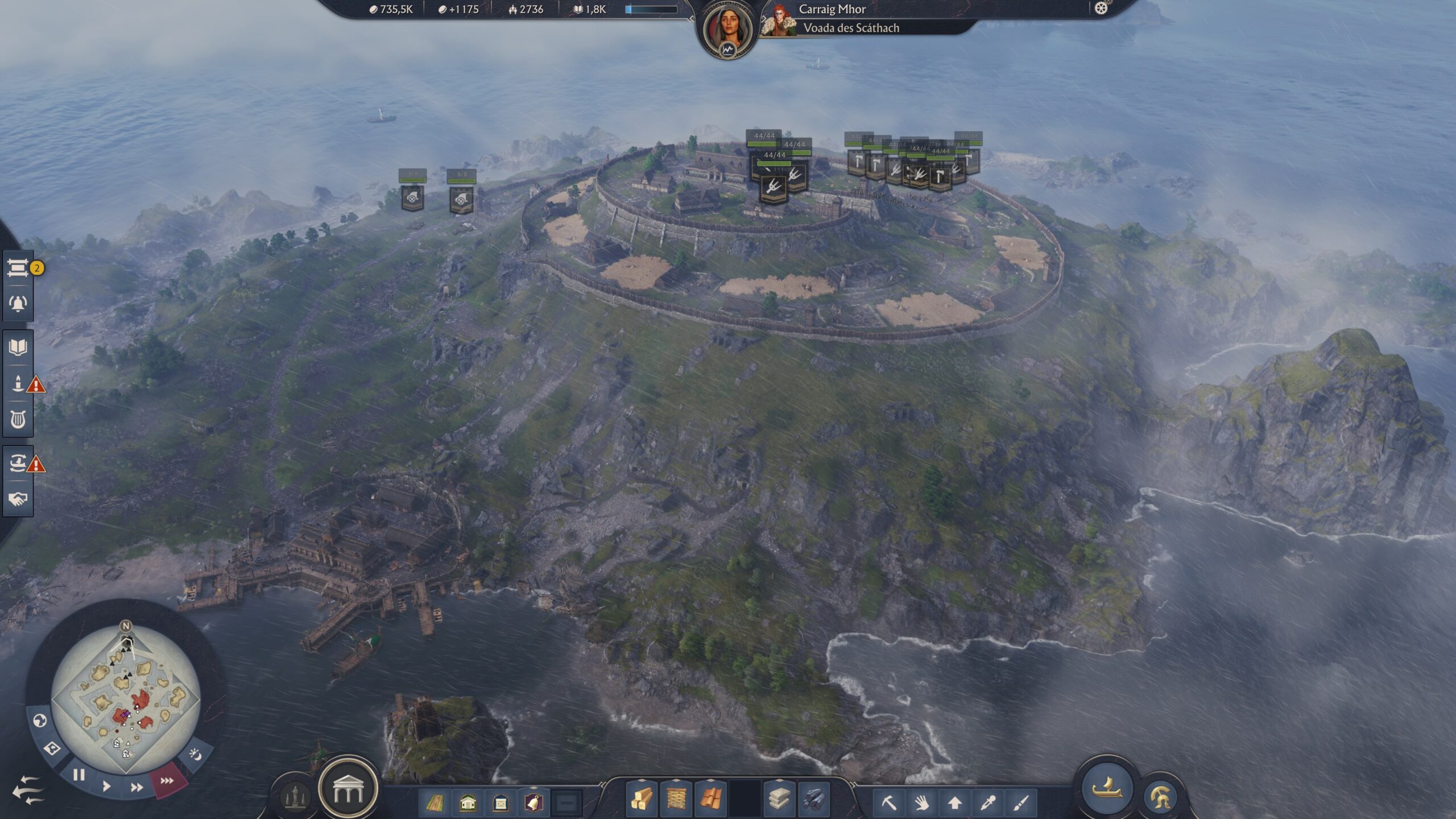Screen dimensions: 1456x819
Task: Set game speed to normal play
Action: click(106, 787)
